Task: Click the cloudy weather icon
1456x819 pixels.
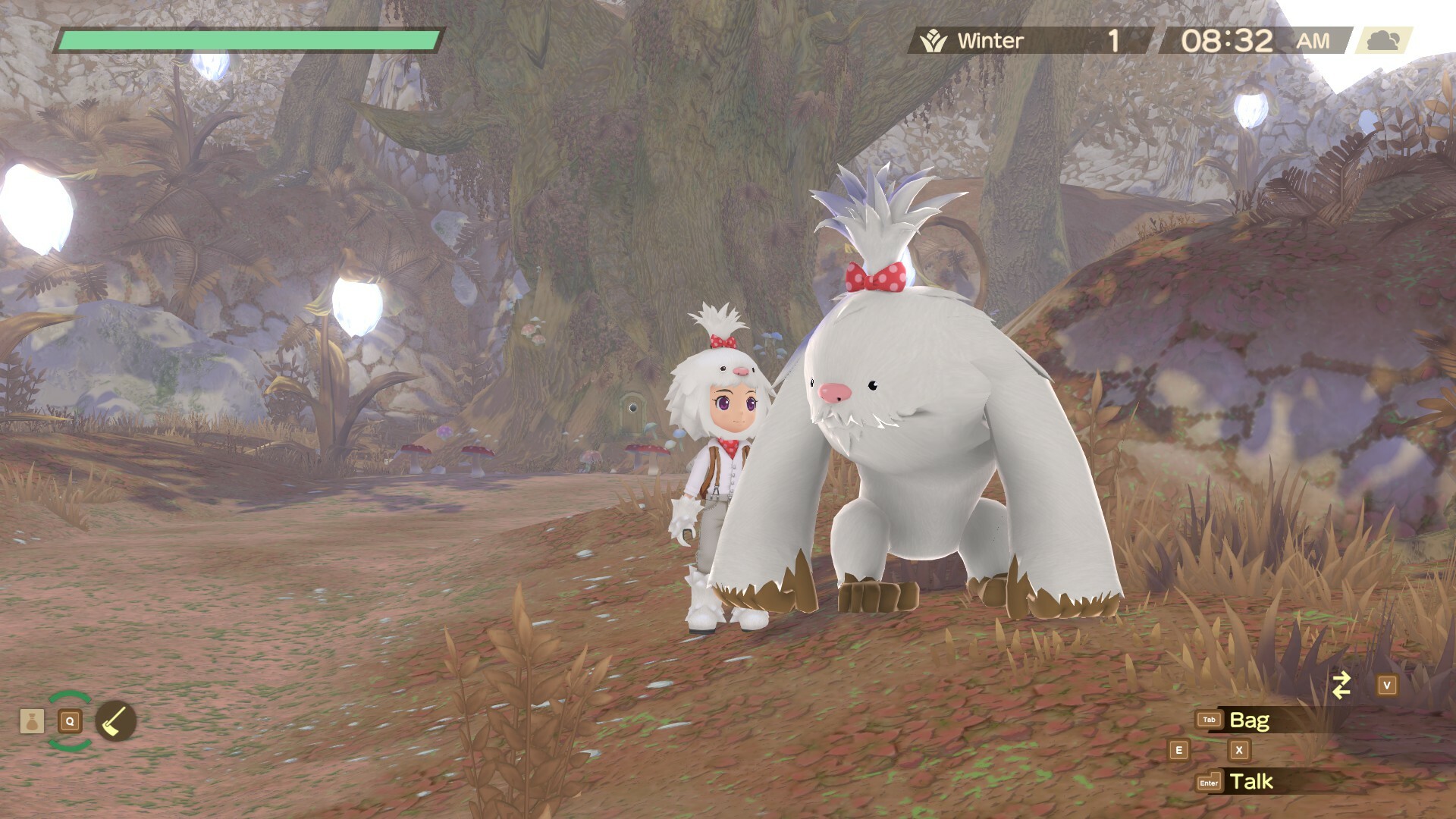Action: 1382,42
